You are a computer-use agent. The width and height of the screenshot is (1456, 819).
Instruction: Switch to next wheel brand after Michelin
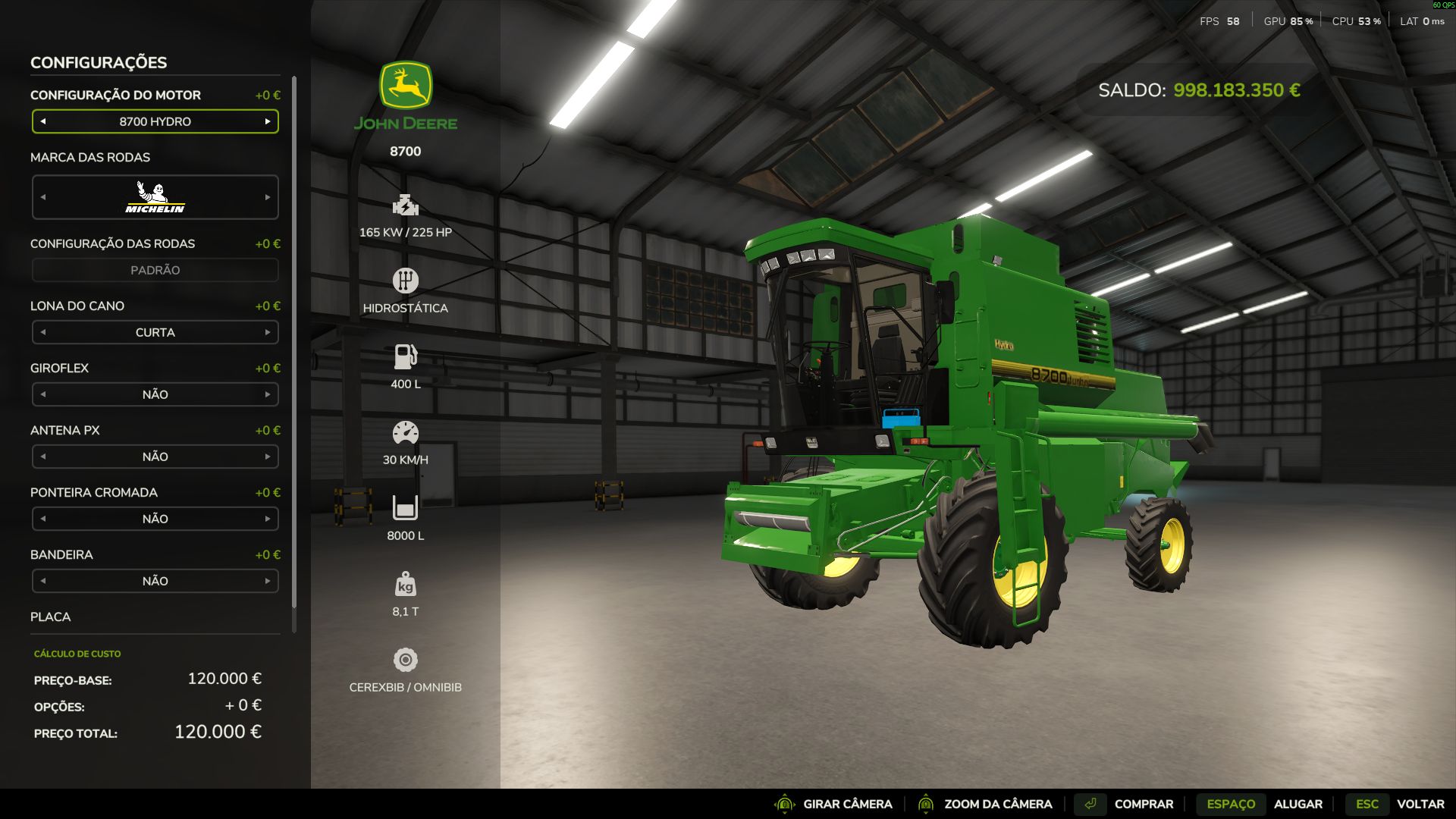268,197
